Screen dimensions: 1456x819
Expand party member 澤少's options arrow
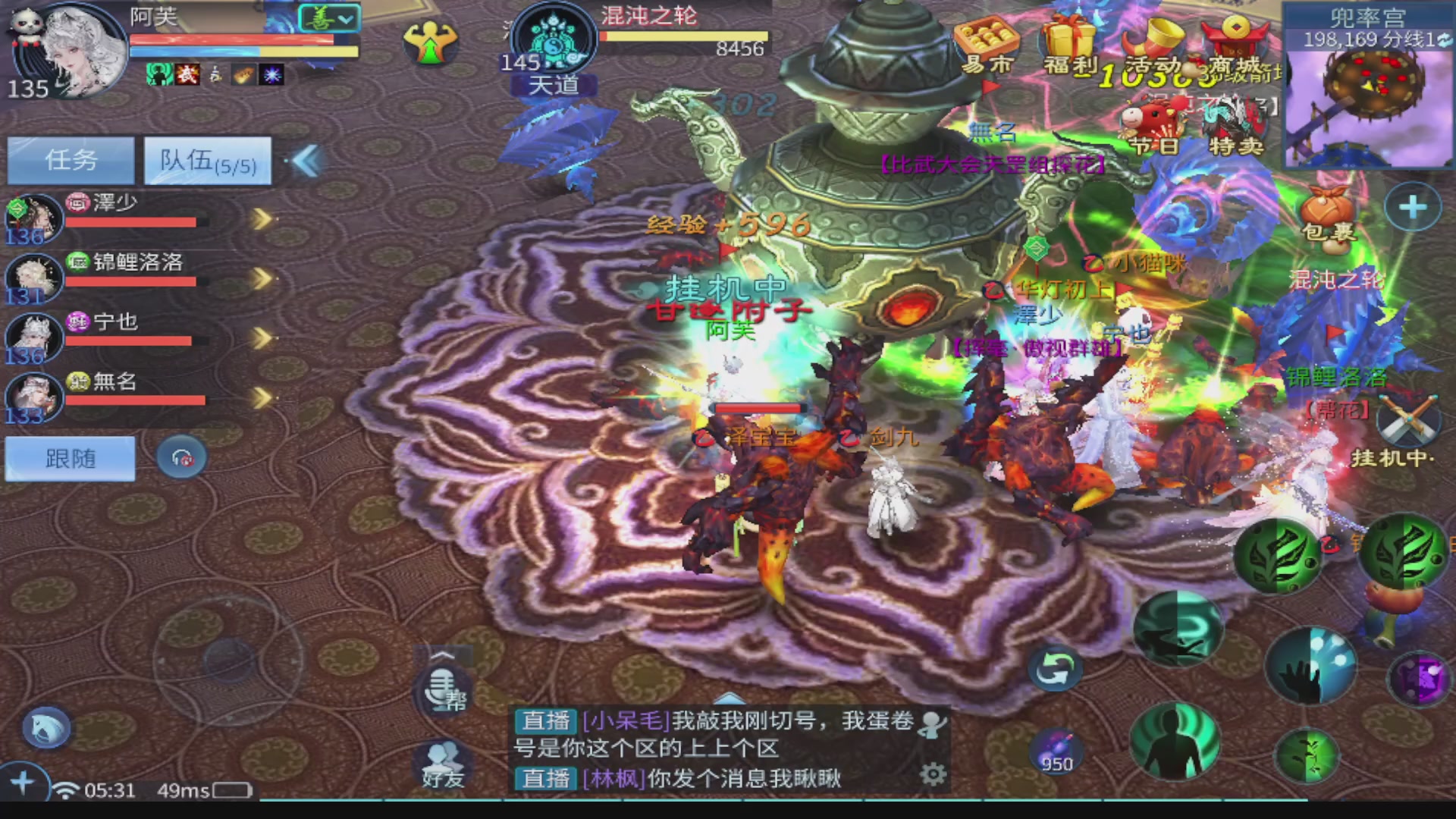(262, 218)
